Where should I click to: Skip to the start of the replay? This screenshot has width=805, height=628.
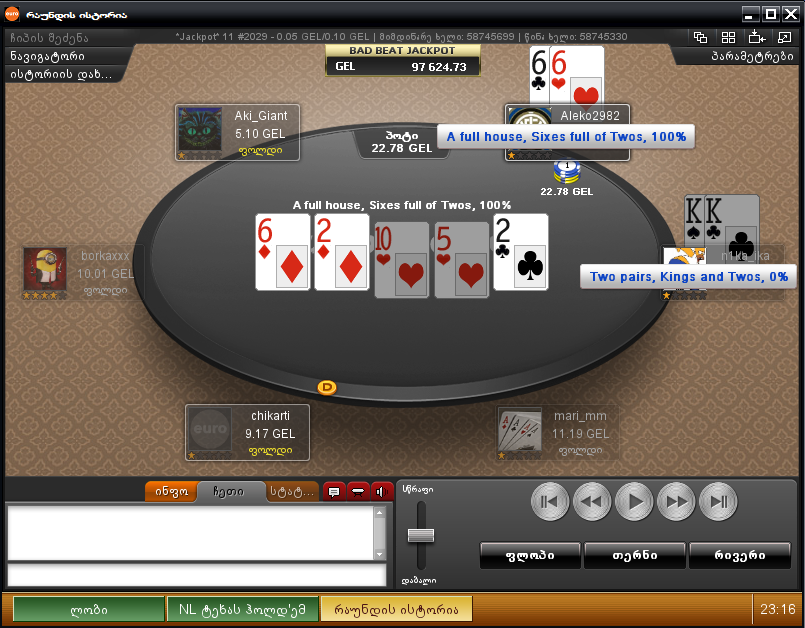click(550, 501)
